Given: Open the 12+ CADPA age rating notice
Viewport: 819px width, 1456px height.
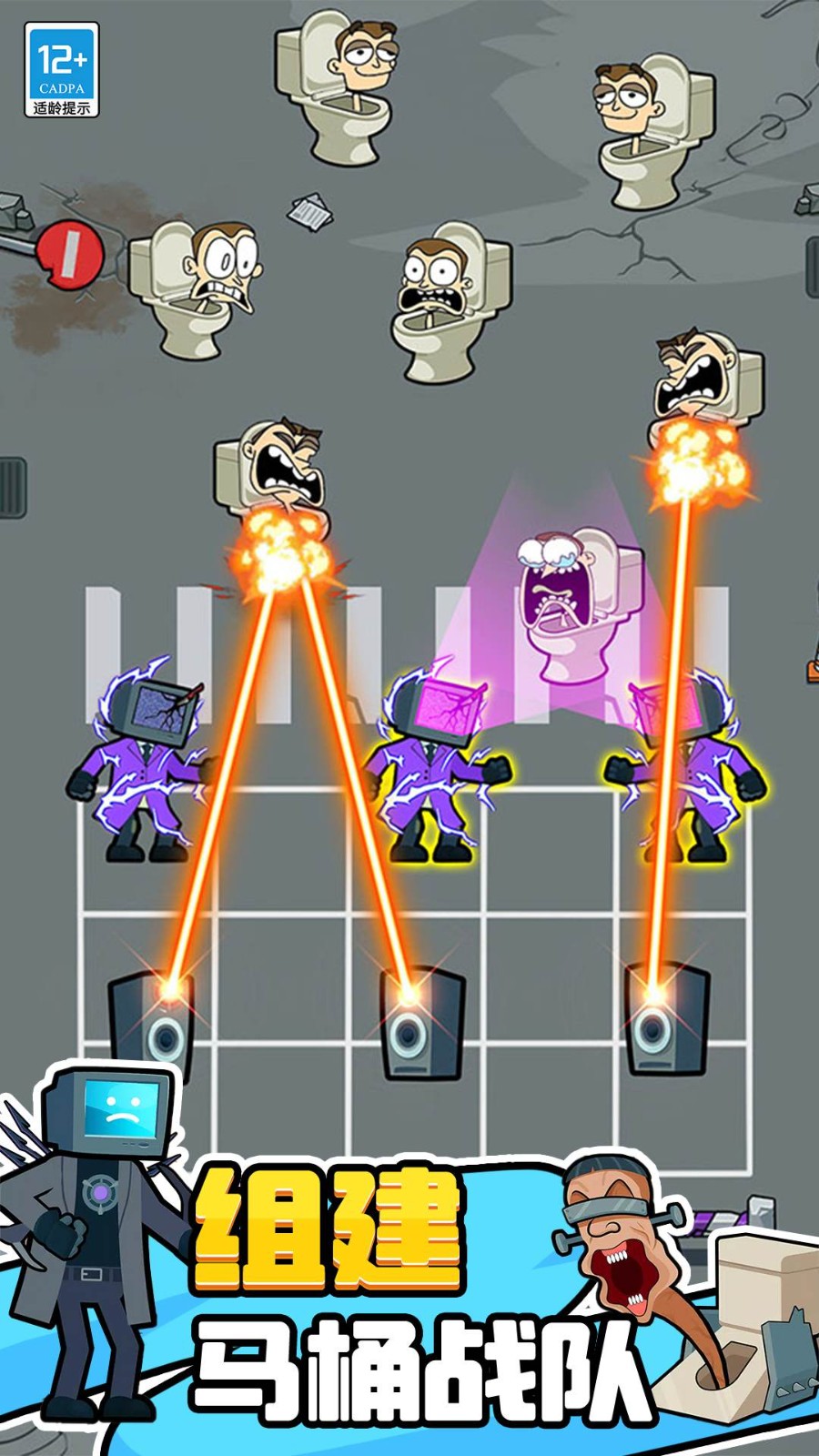Looking at the screenshot, I should (61, 70).
